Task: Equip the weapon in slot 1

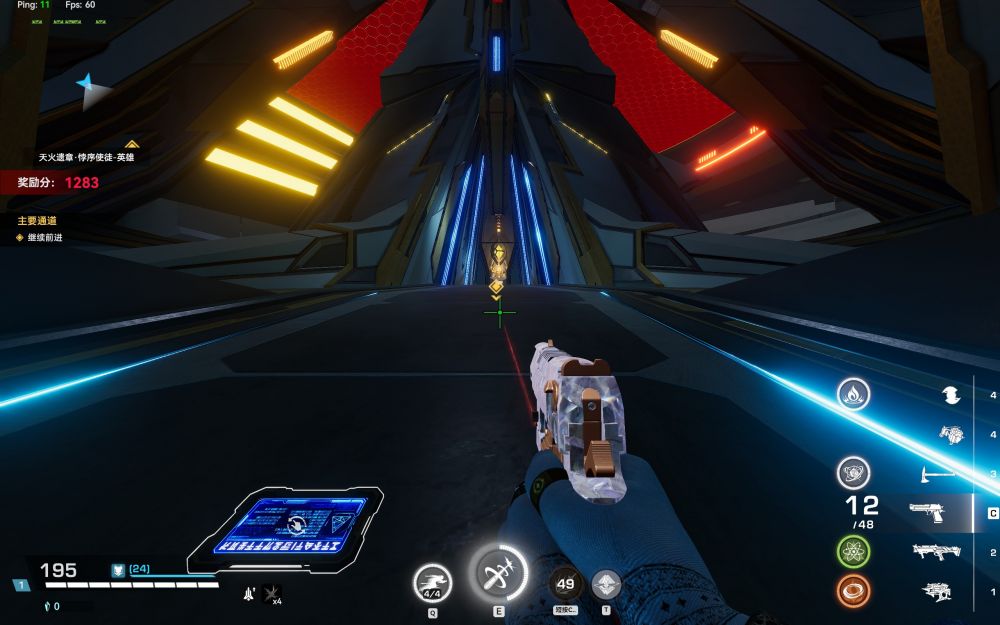Action: [935, 591]
